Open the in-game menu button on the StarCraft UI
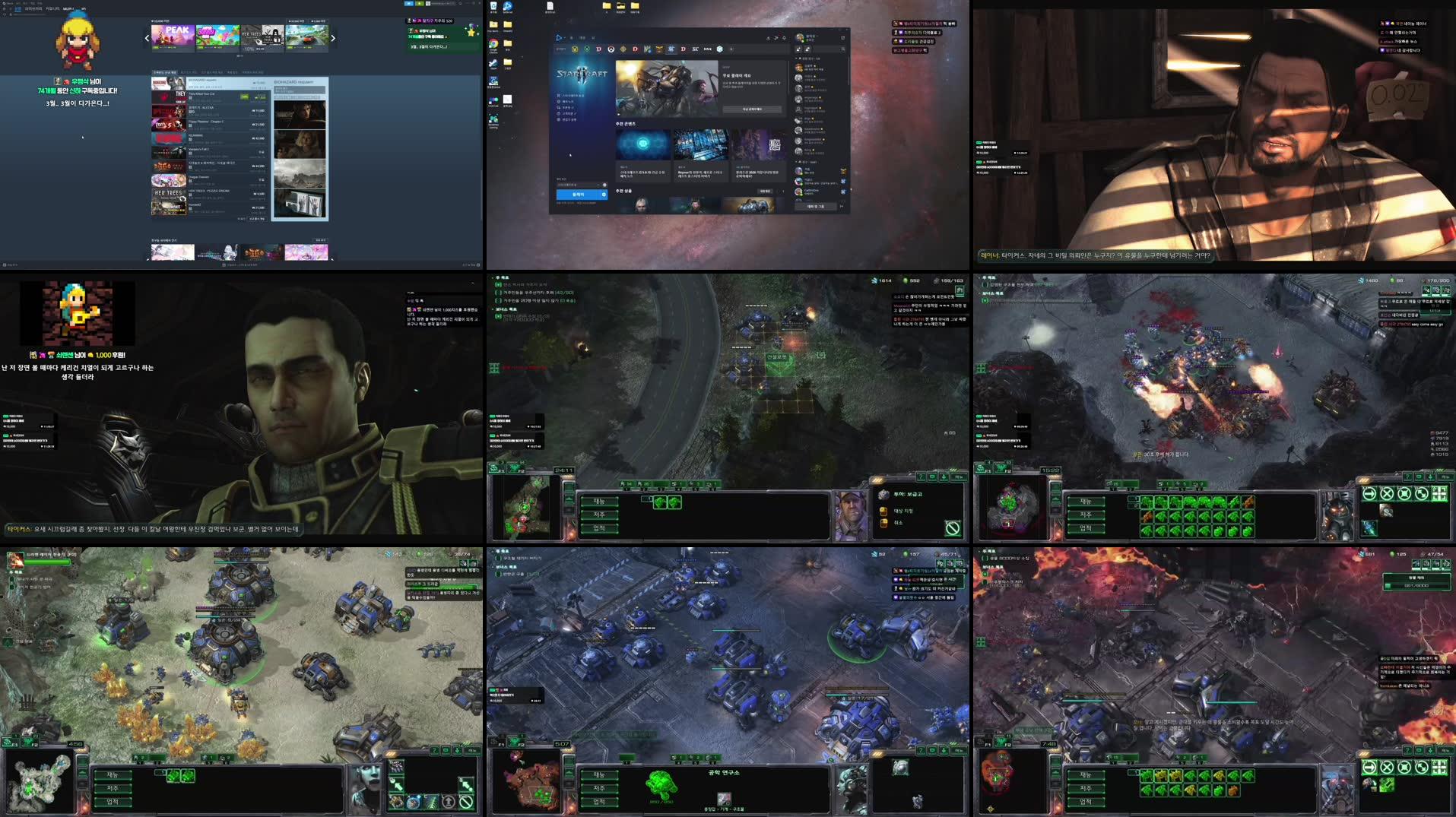Image resolution: width=1456 pixels, height=817 pixels. (960, 477)
